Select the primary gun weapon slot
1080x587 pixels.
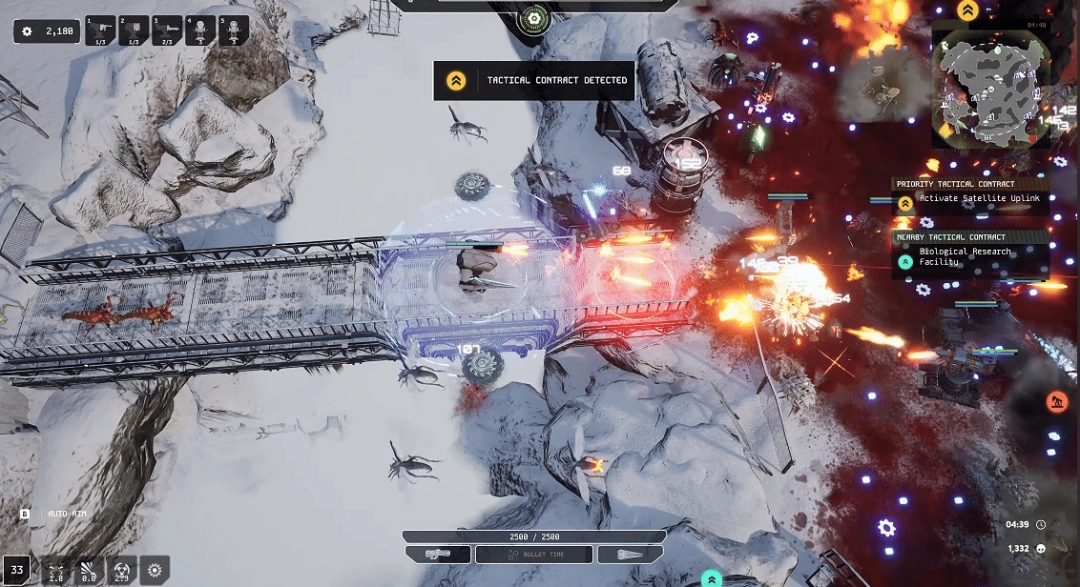[438, 553]
